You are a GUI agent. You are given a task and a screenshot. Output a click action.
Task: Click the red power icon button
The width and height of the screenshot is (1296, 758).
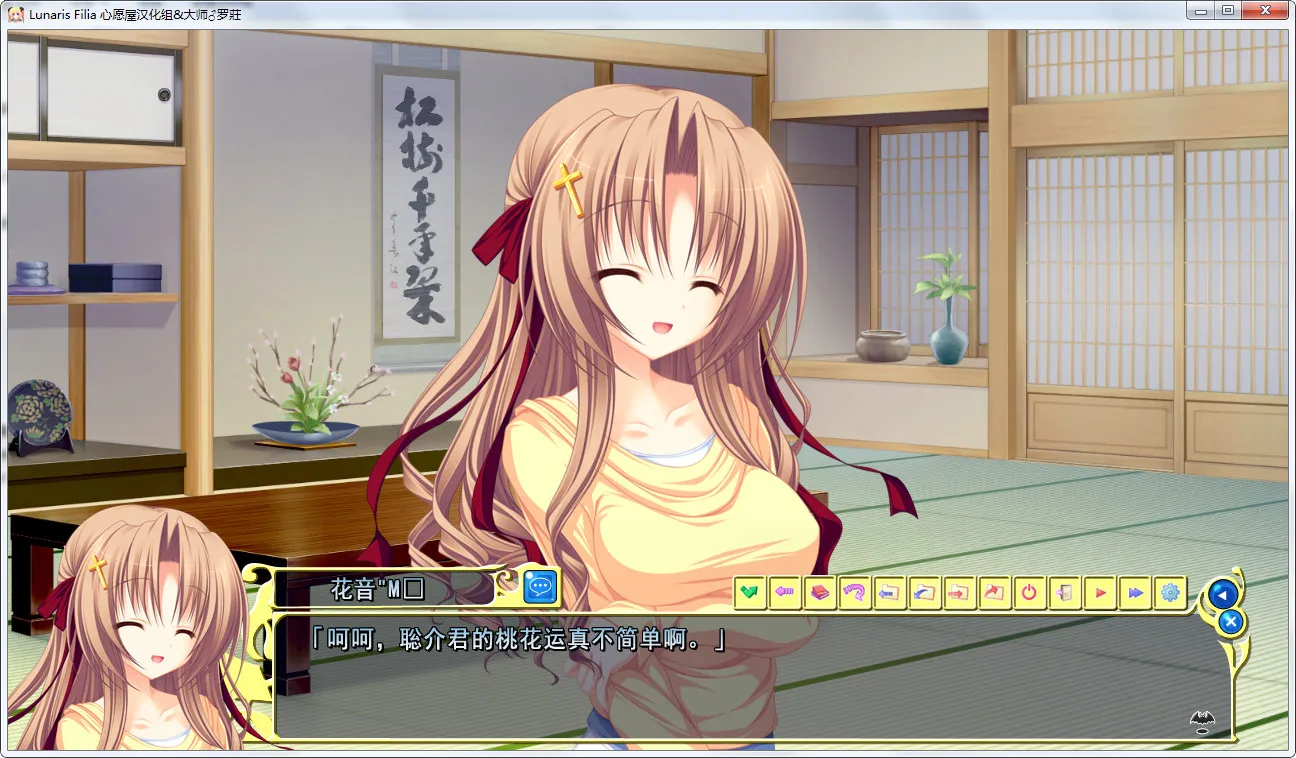(1029, 593)
